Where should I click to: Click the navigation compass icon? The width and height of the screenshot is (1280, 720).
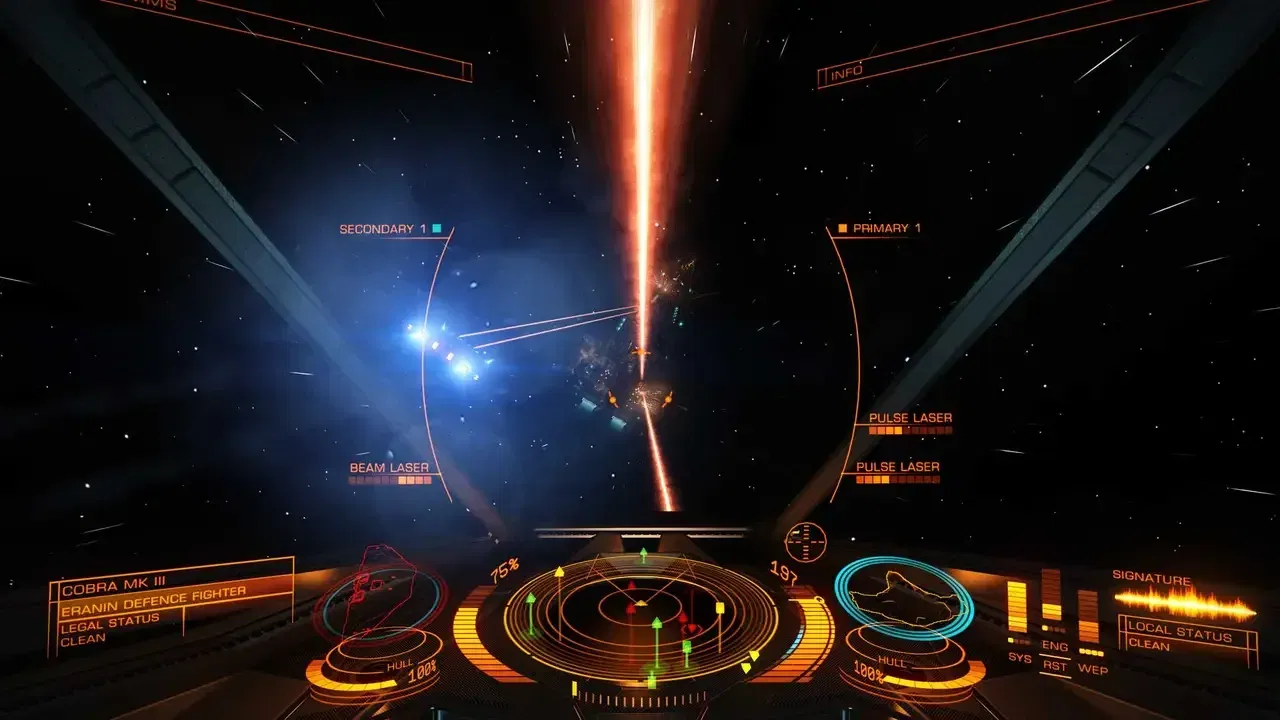point(805,541)
